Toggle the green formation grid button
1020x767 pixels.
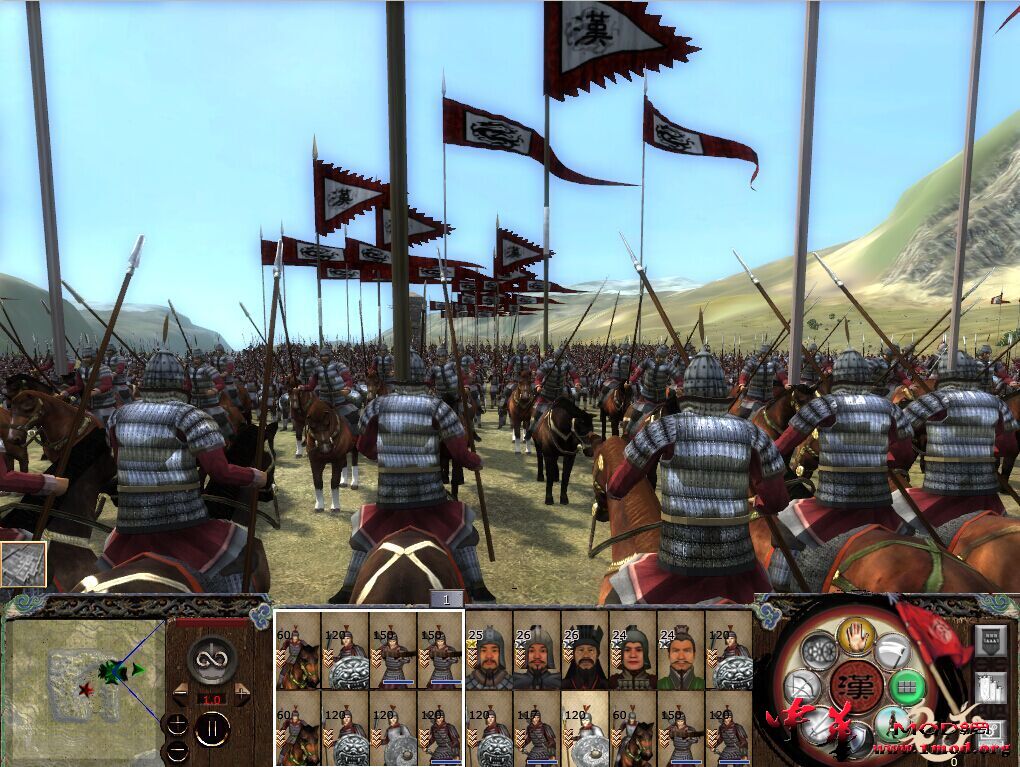click(906, 688)
